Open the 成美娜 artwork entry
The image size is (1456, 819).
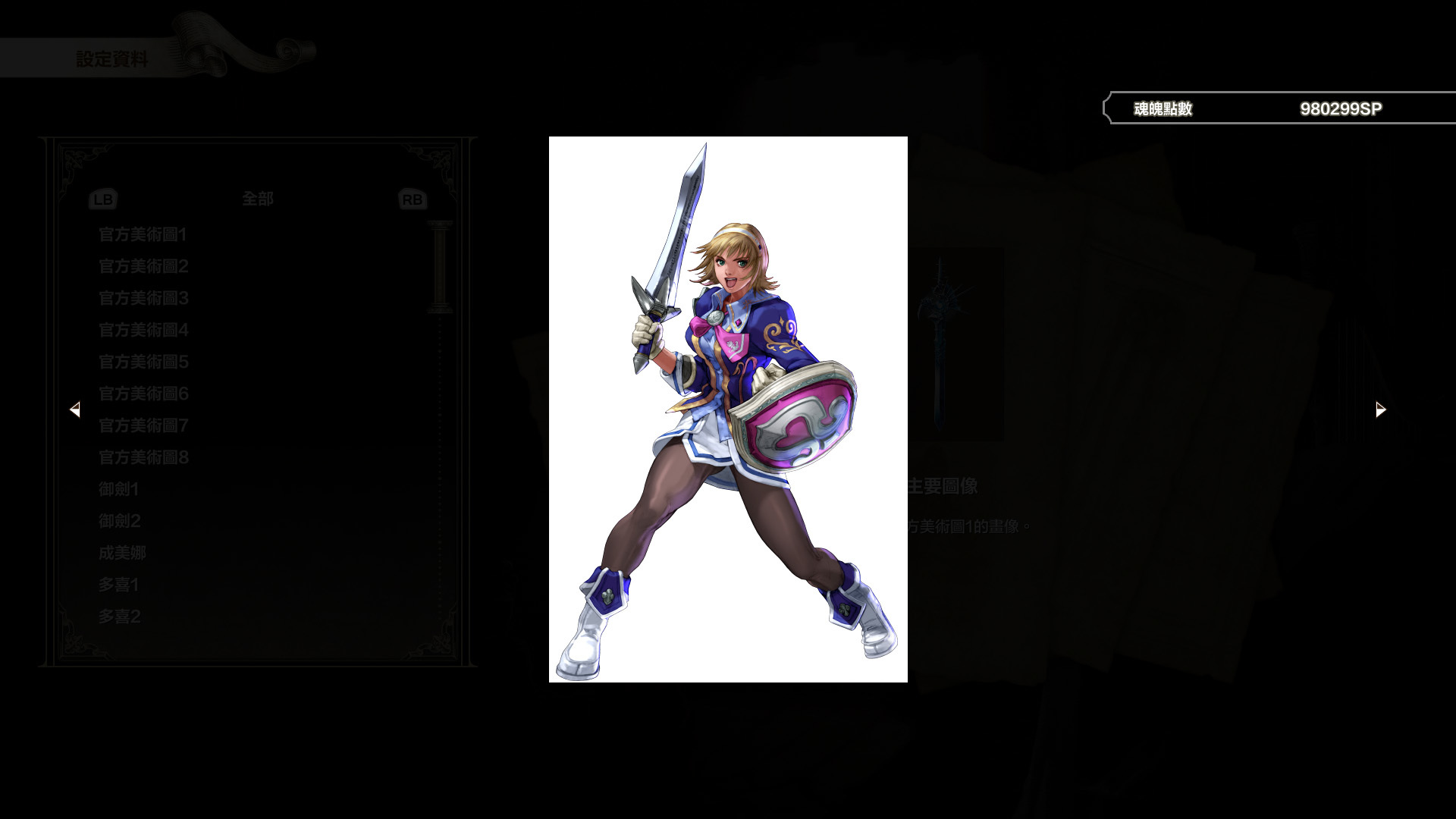(121, 553)
